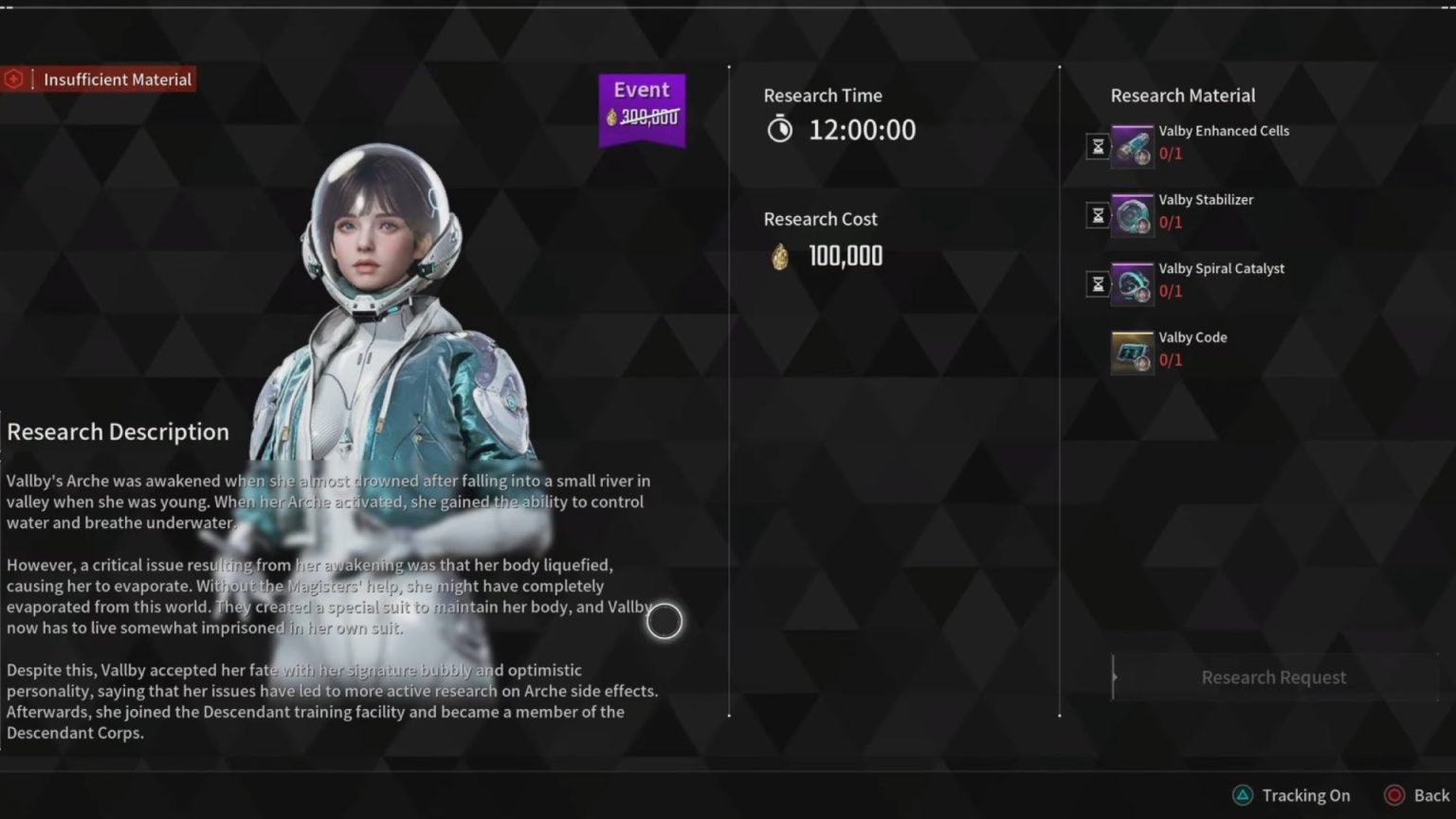Image resolution: width=1456 pixels, height=819 pixels.
Task: Toggle Tracking On at the bottom bar
Action: [x=1306, y=794]
